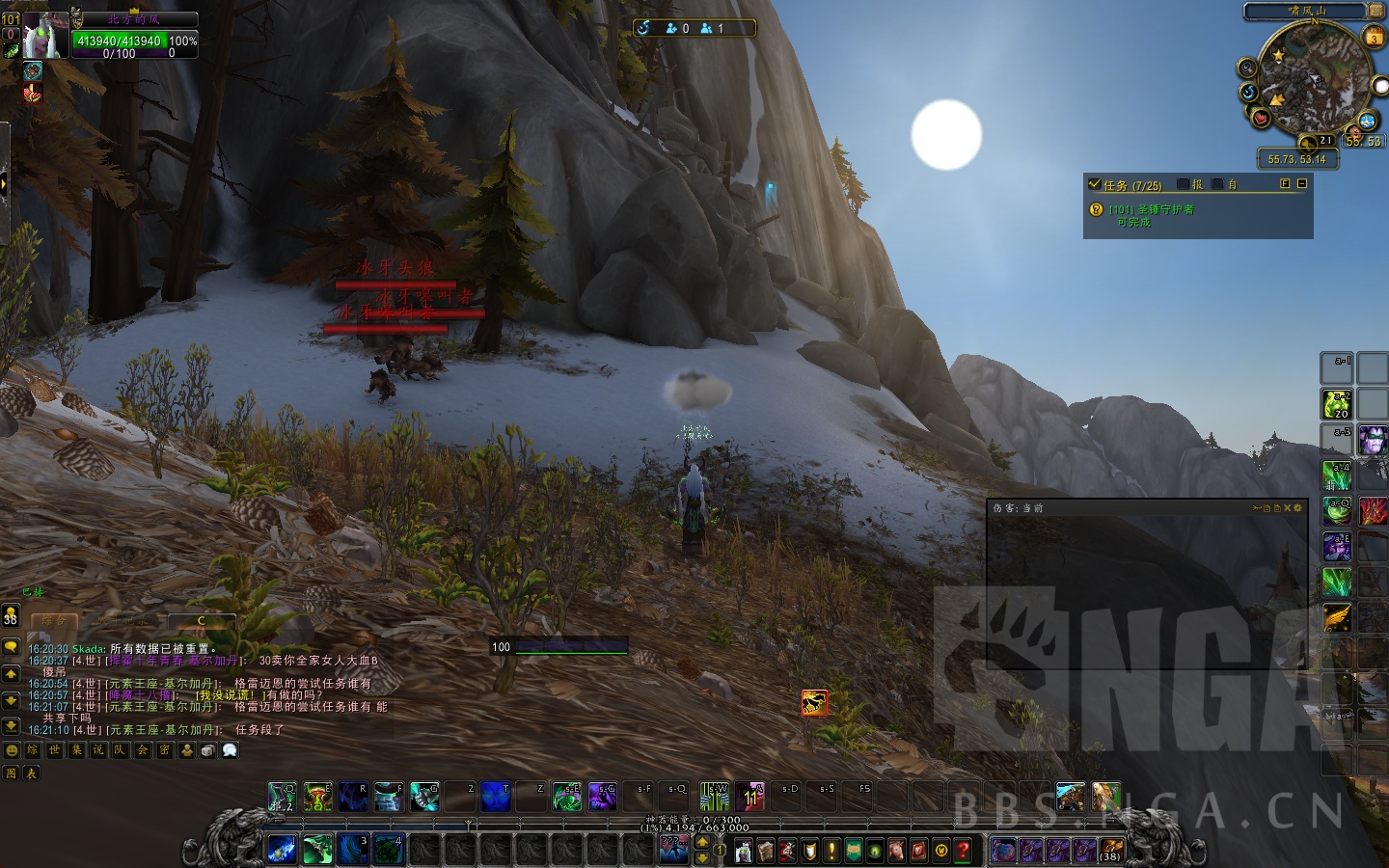
Task: Jump chat to bottom with arrow button
Action: tap(11, 725)
